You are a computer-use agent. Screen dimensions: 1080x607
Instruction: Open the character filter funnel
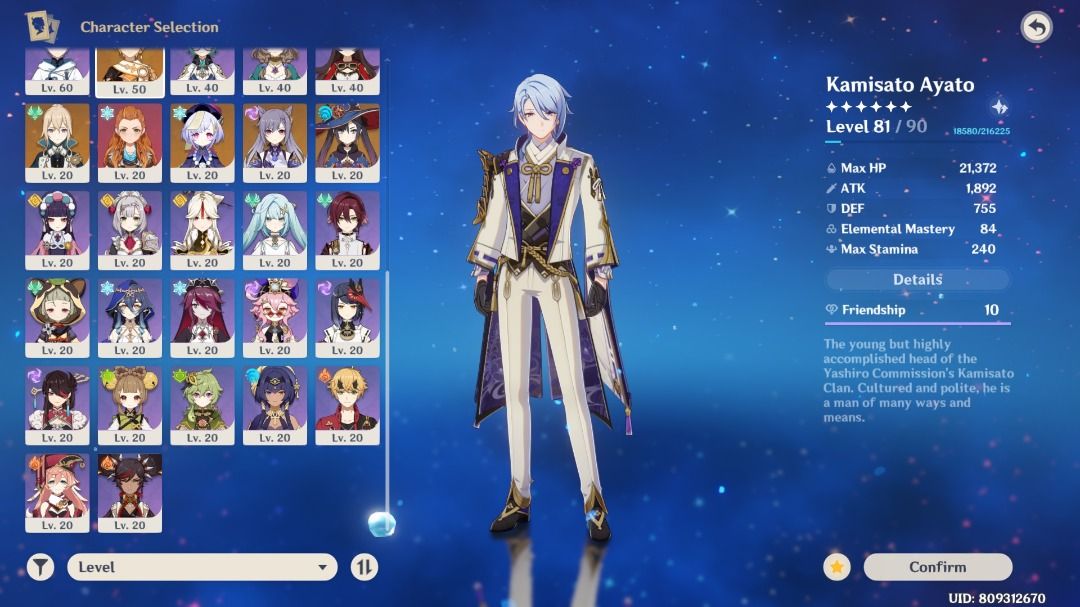[40, 567]
